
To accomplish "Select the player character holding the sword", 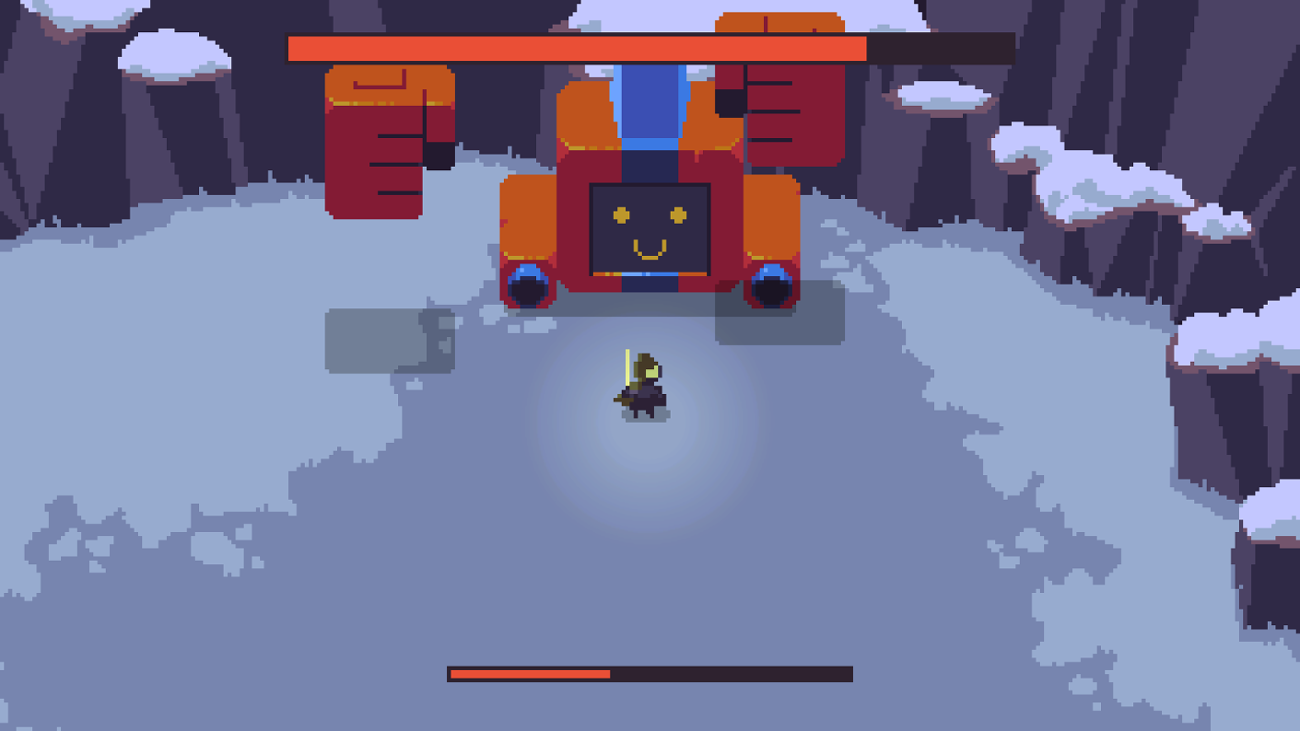I will tap(645, 385).
